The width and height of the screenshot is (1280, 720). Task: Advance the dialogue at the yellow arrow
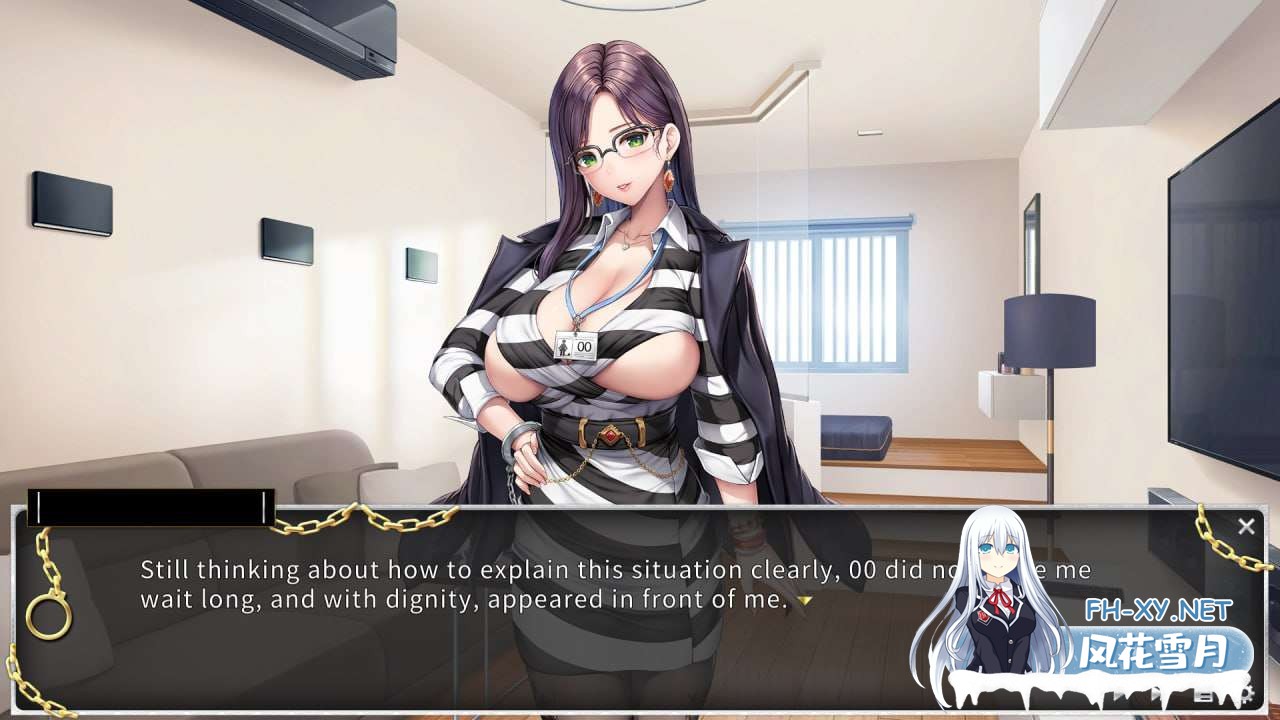click(803, 601)
